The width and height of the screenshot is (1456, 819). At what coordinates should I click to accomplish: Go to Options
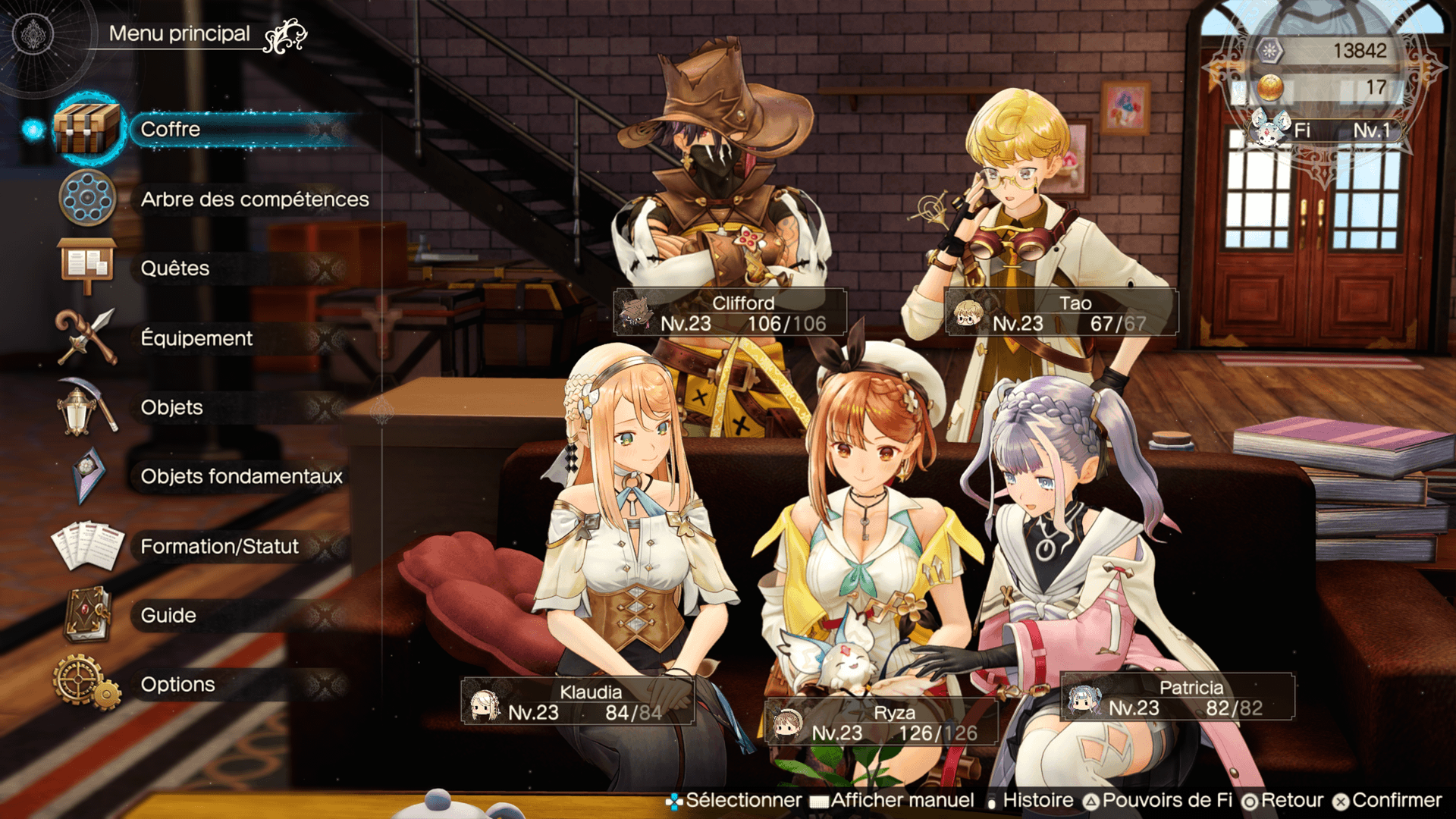[178, 684]
